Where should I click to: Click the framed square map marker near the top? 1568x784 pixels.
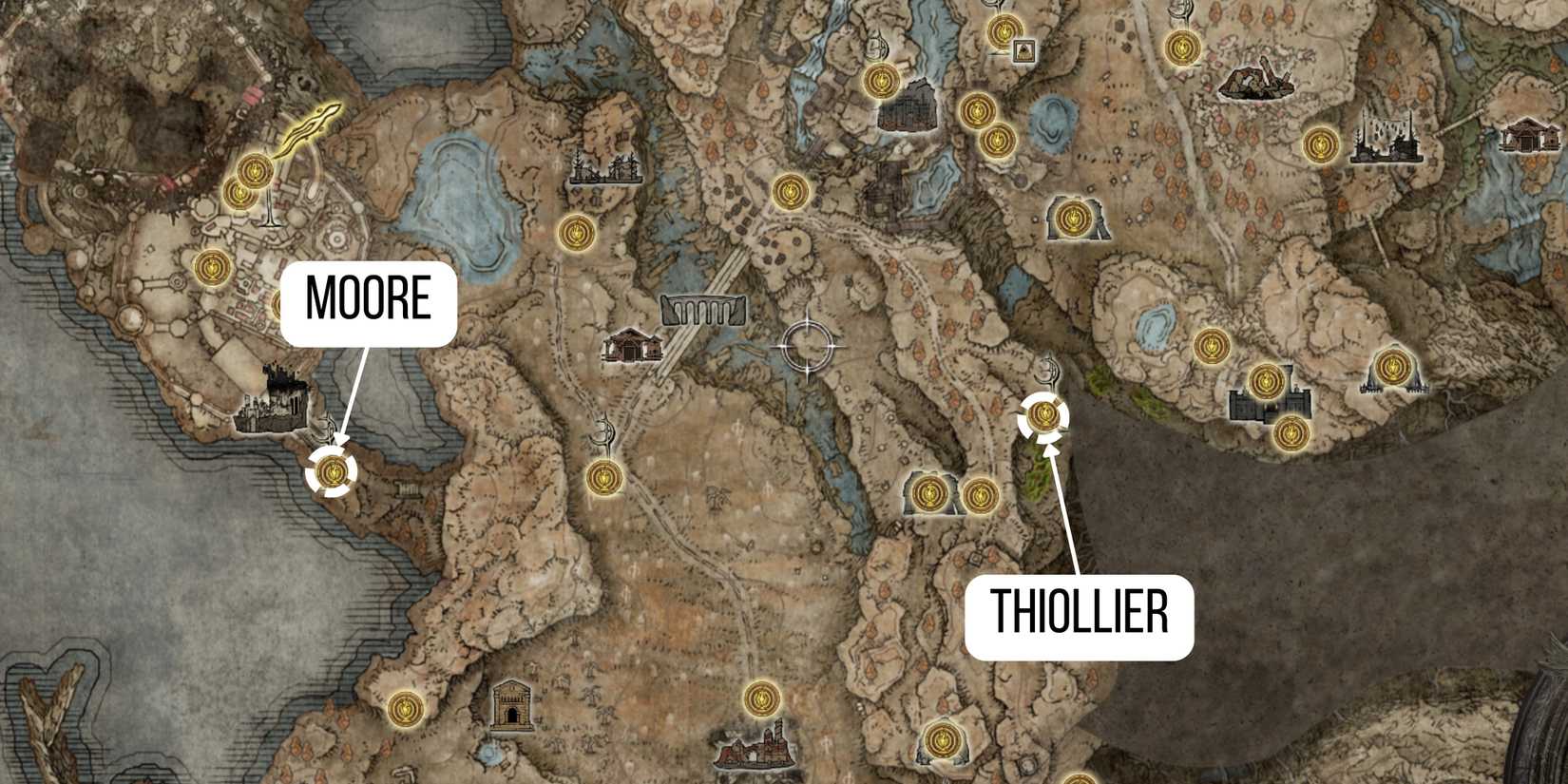pyautogui.click(x=1023, y=50)
